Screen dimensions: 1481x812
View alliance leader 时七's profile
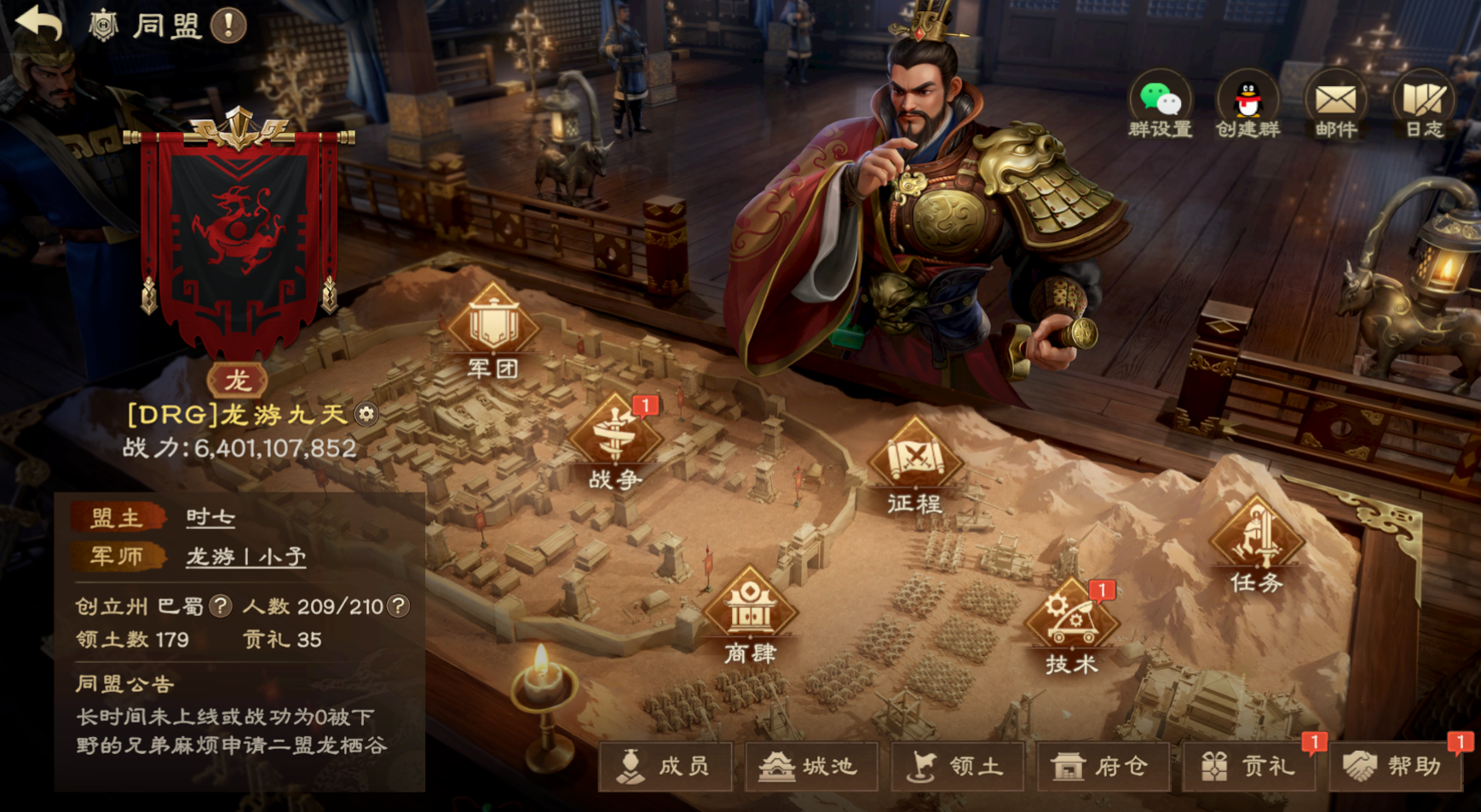(x=210, y=517)
